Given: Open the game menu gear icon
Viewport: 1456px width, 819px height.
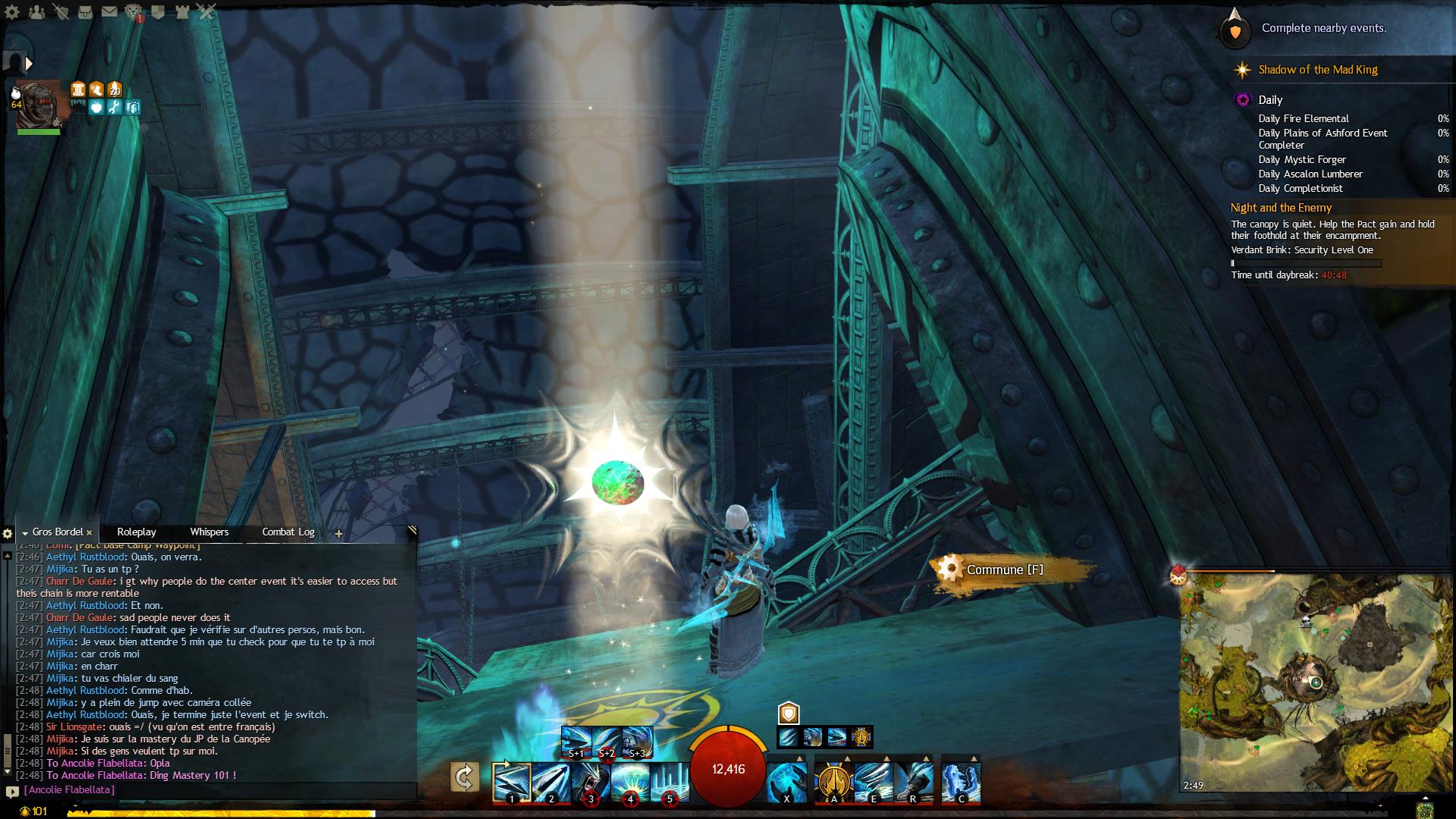Looking at the screenshot, I should 12,12.
